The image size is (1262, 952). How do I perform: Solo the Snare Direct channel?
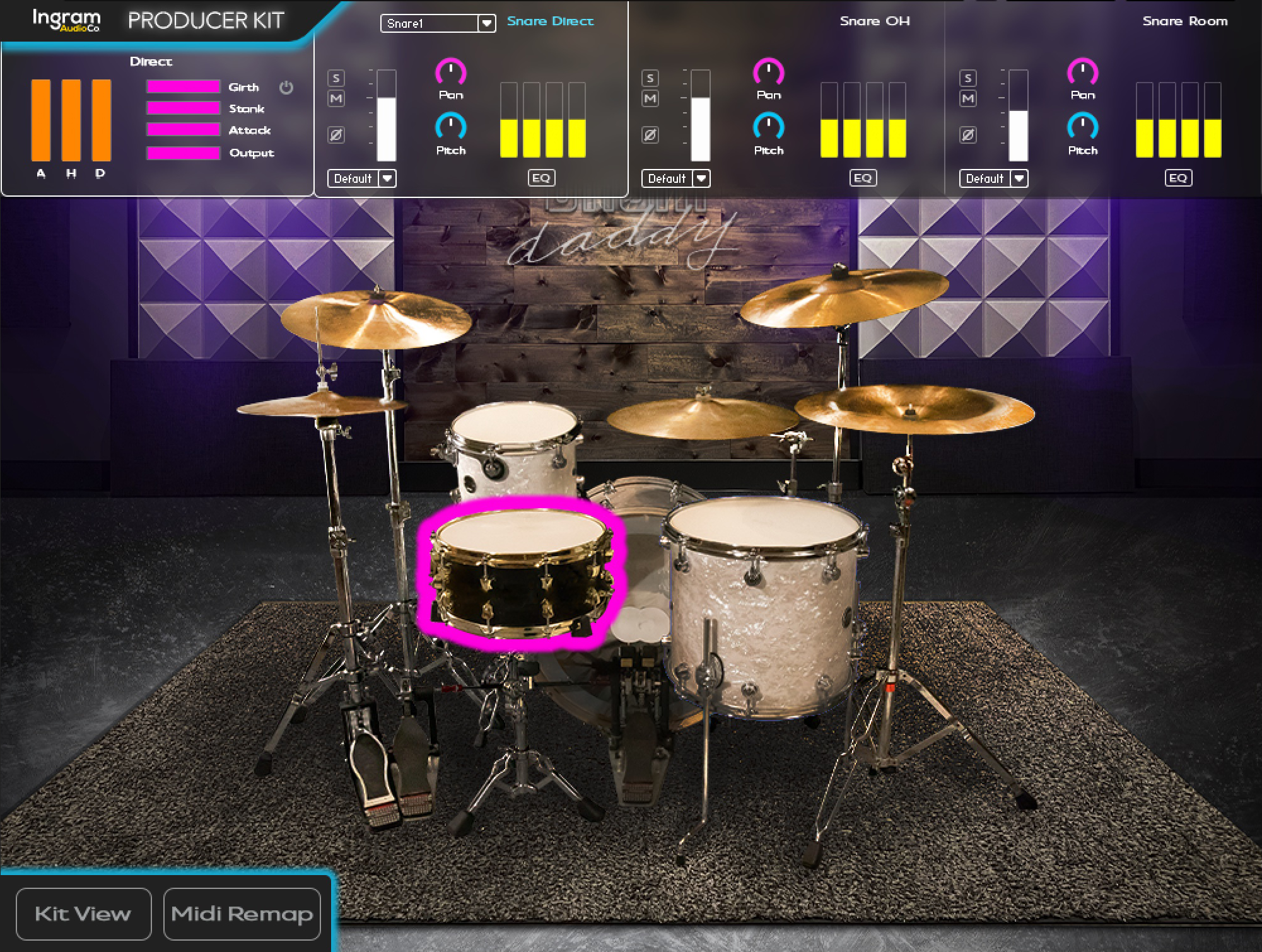click(x=336, y=78)
